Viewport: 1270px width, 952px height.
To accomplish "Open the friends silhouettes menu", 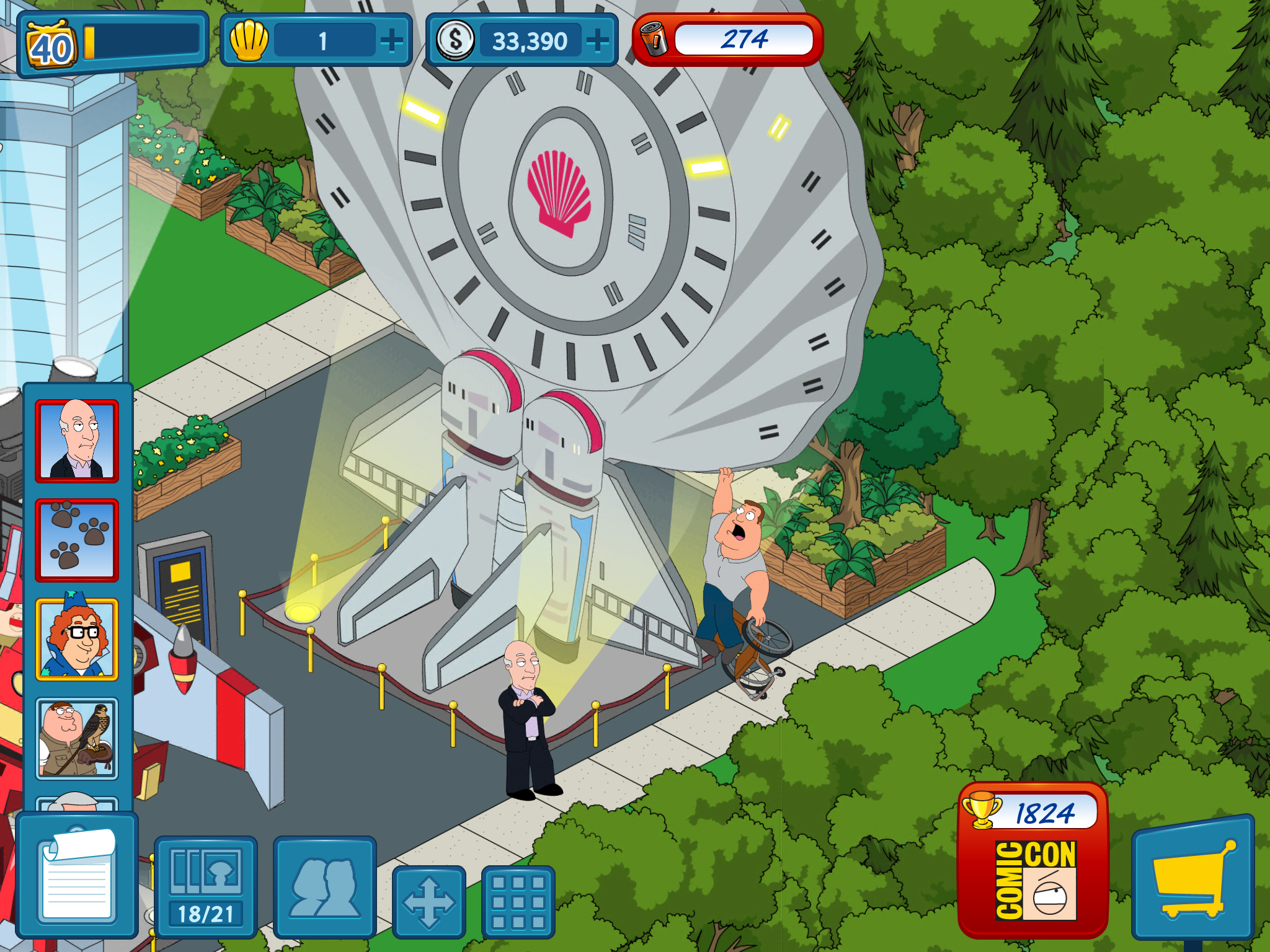I will (x=324, y=886).
